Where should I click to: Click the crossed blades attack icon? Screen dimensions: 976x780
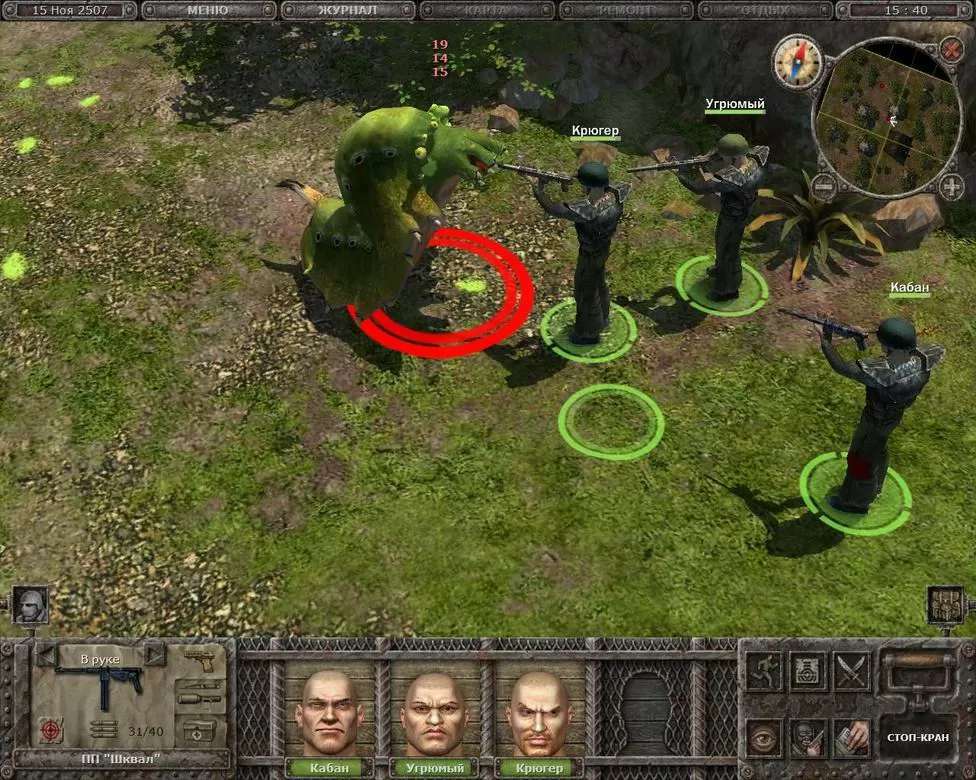click(x=851, y=671)
